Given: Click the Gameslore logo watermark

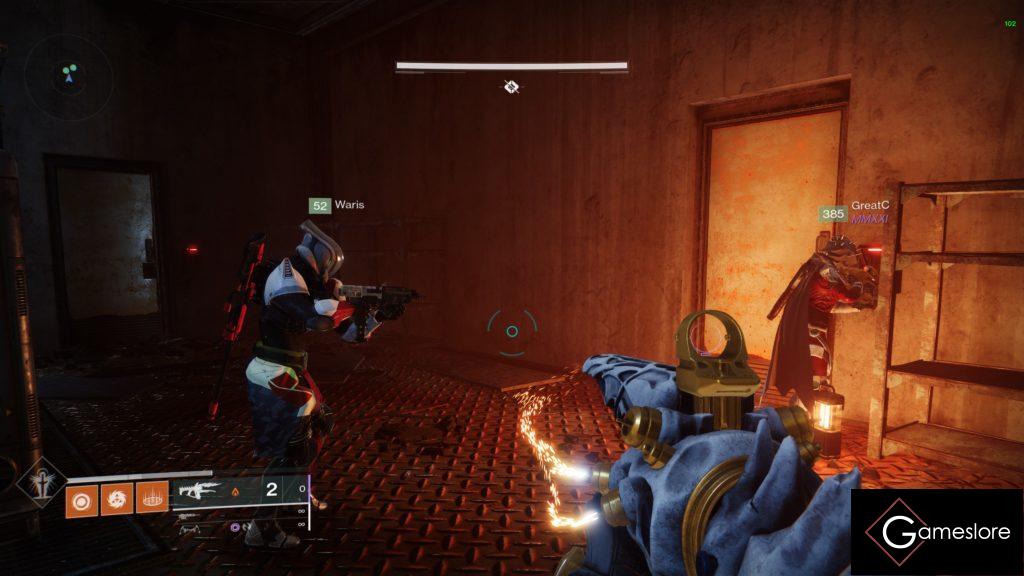Looking at the screenshot, I should pyautogui.click(x=936, y=532).
